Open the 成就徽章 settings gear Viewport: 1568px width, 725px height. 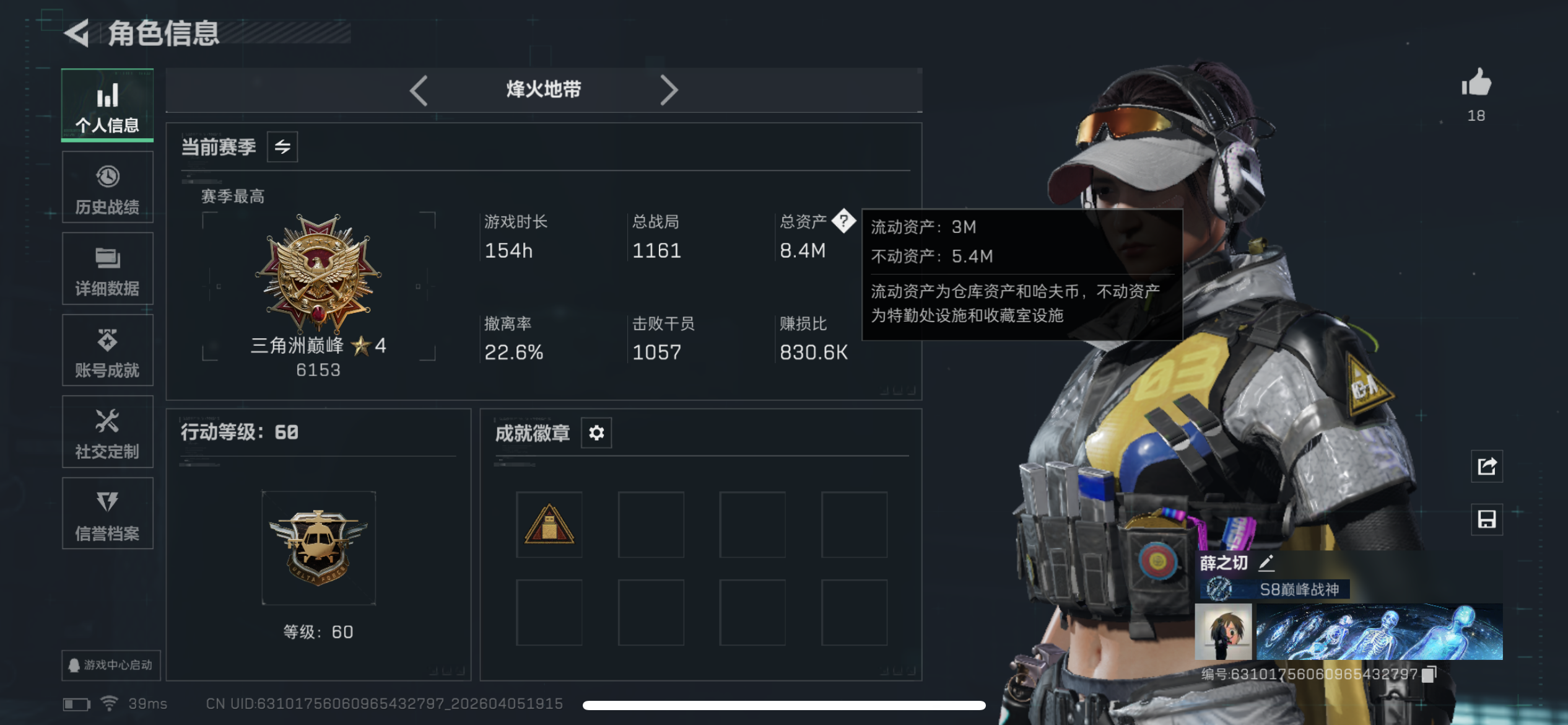pos(595,433)
